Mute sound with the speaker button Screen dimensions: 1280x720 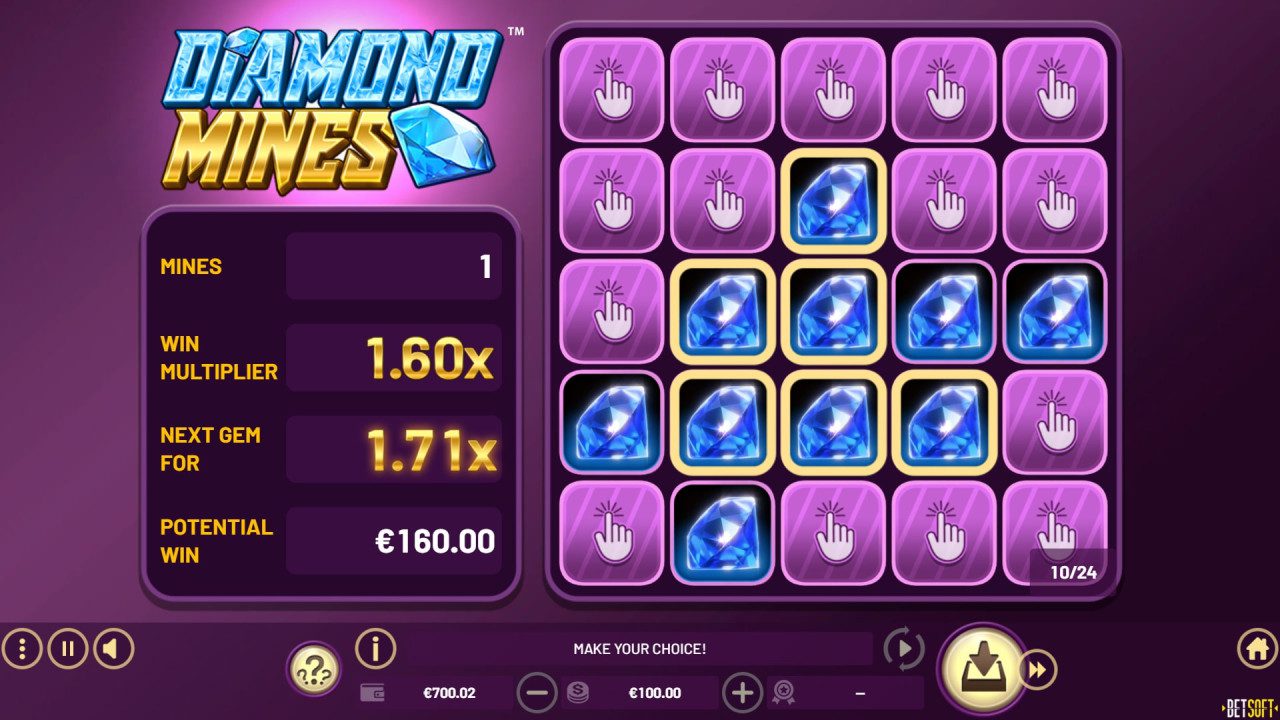coord(112,648)
